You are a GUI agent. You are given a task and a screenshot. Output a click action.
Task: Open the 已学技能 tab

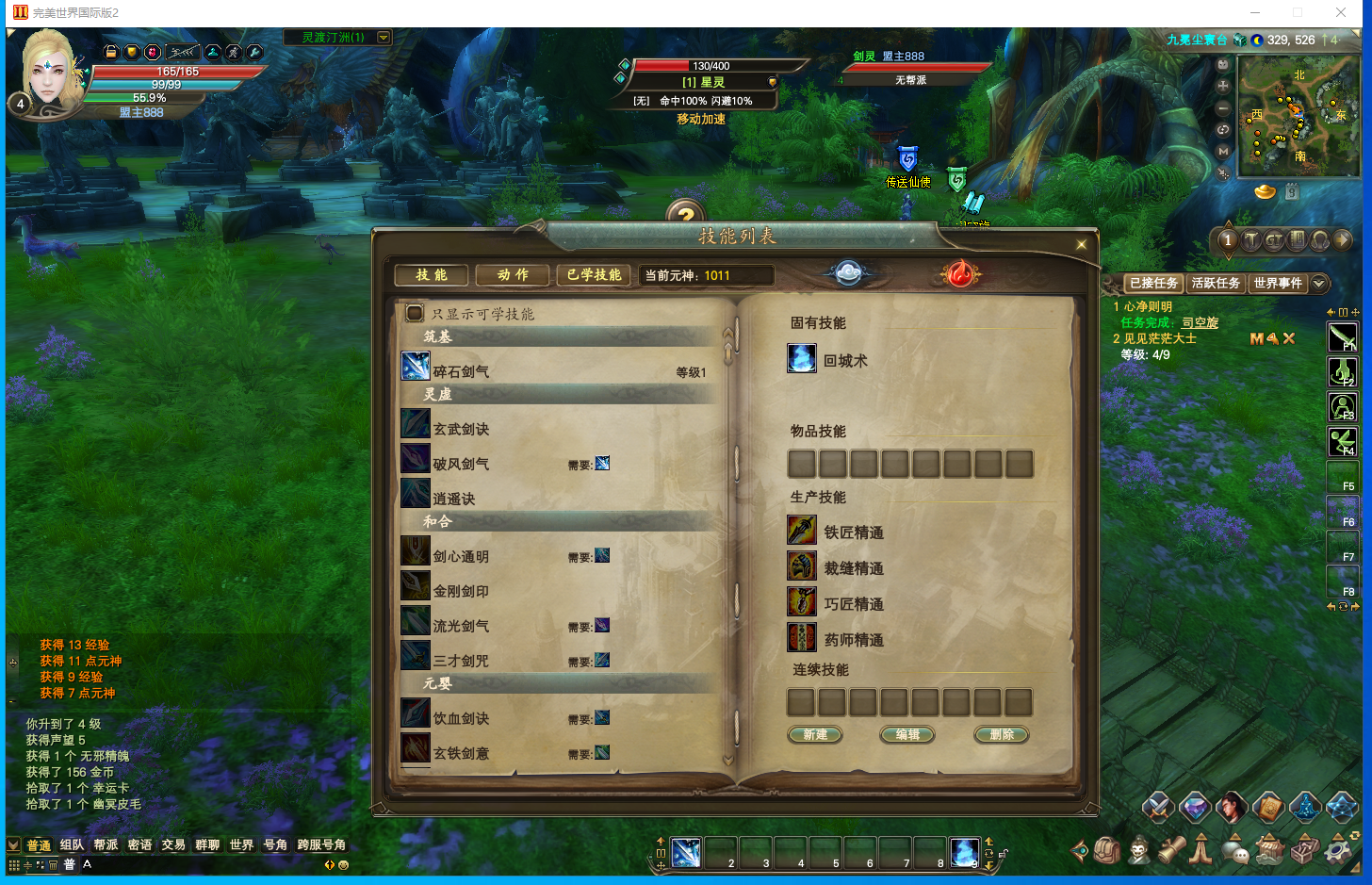pyautogui.click(x=594, y=274)
